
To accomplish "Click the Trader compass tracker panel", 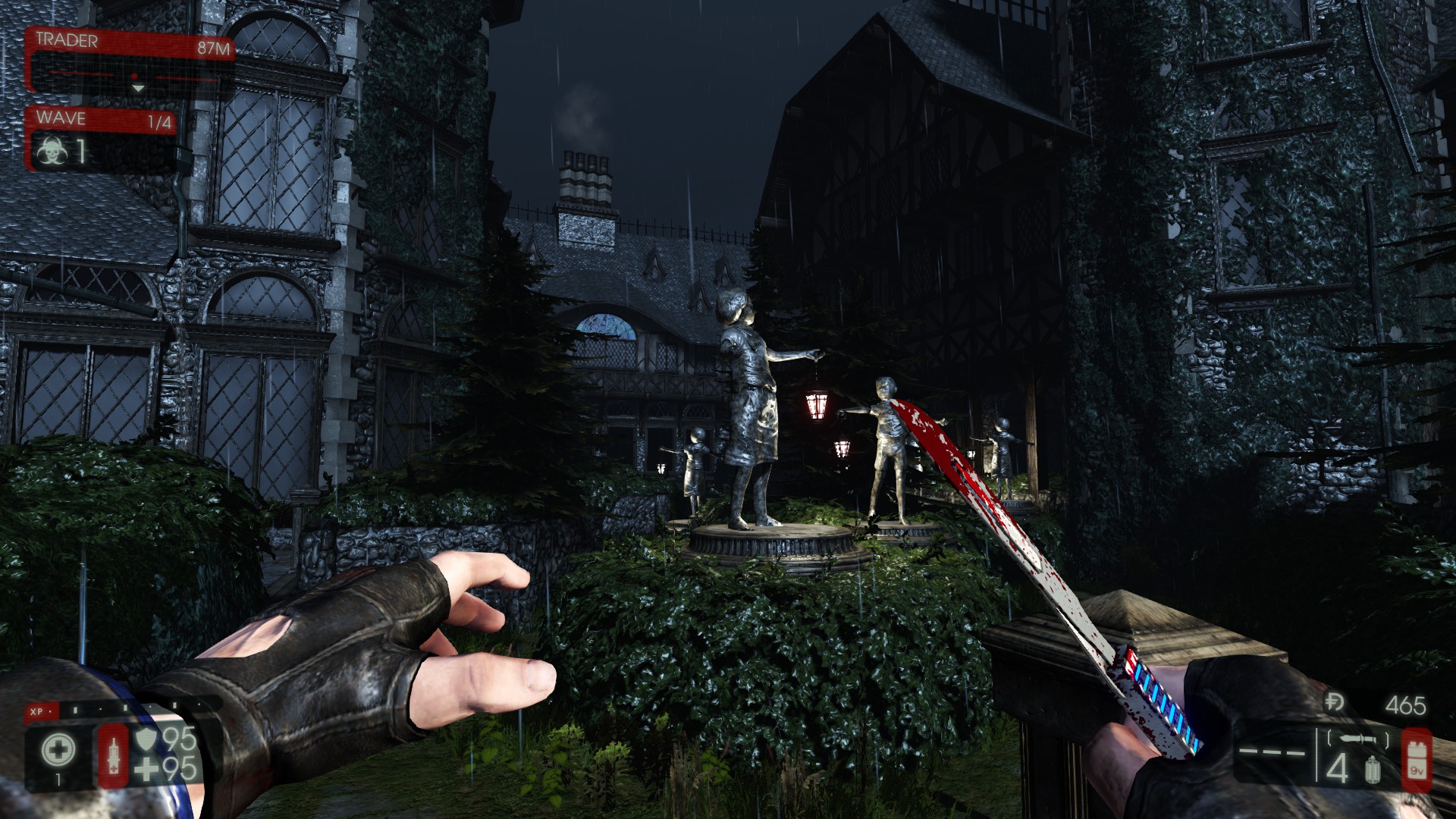I will 130,62.
